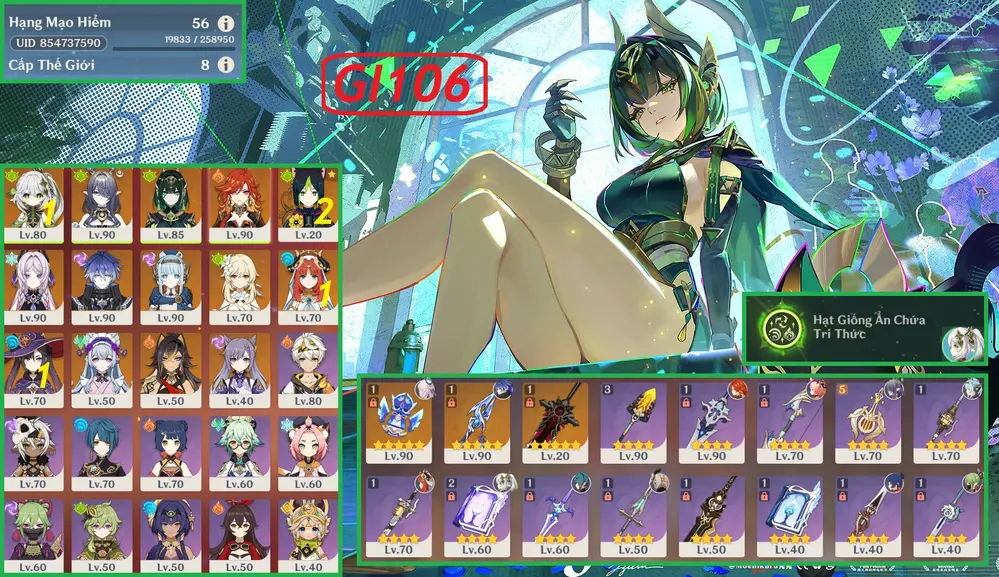
Task: Click the yellow-tipped polearm at refinement 3
Action: click(x=631, y=420)
